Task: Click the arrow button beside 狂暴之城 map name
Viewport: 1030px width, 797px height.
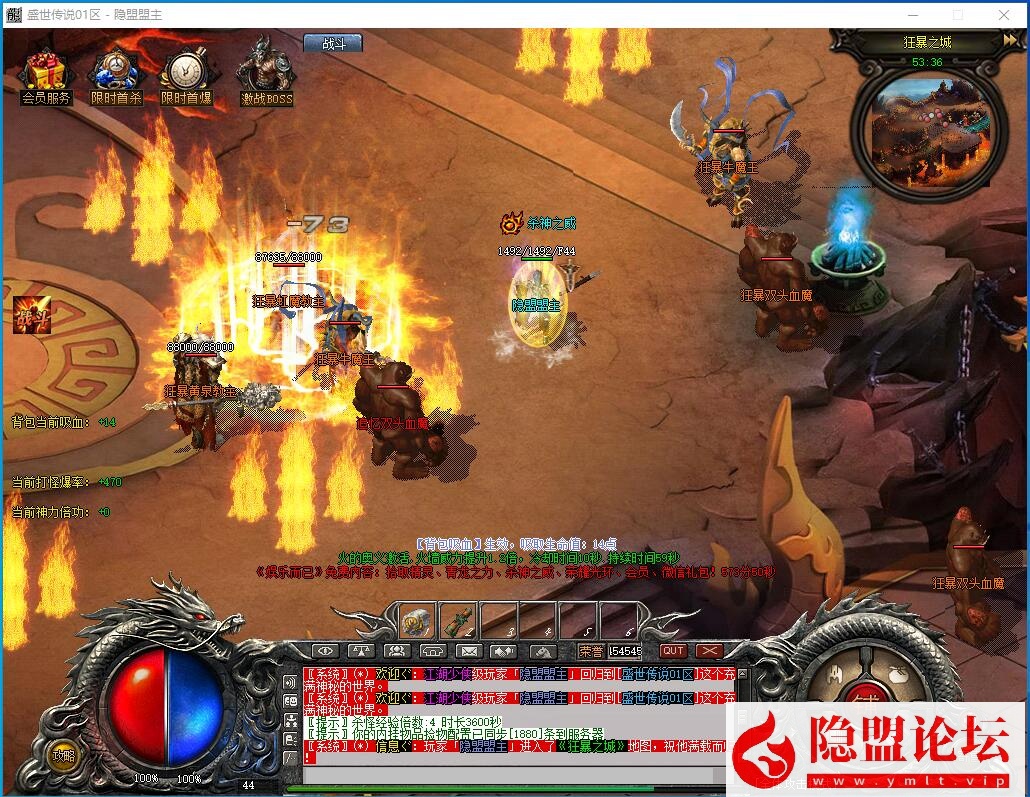Action: [1009, 41]
